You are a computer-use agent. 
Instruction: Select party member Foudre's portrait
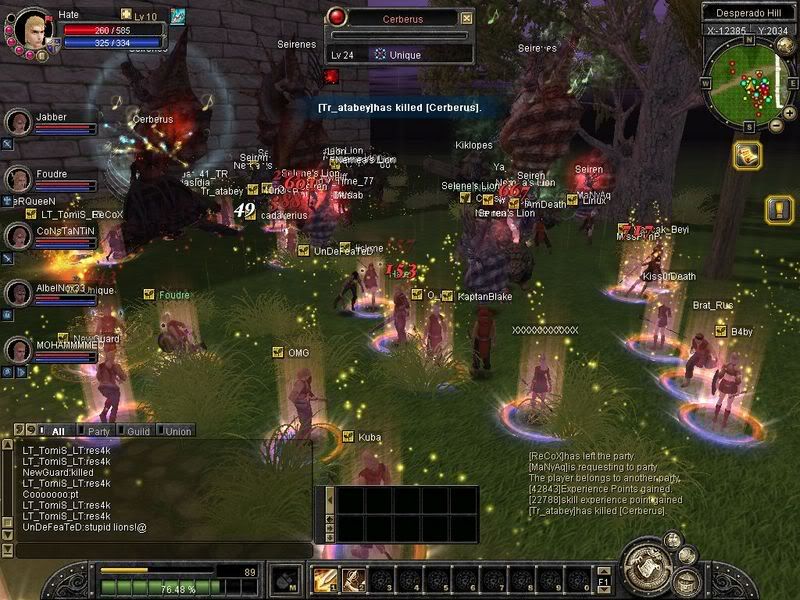click(18, 179)
